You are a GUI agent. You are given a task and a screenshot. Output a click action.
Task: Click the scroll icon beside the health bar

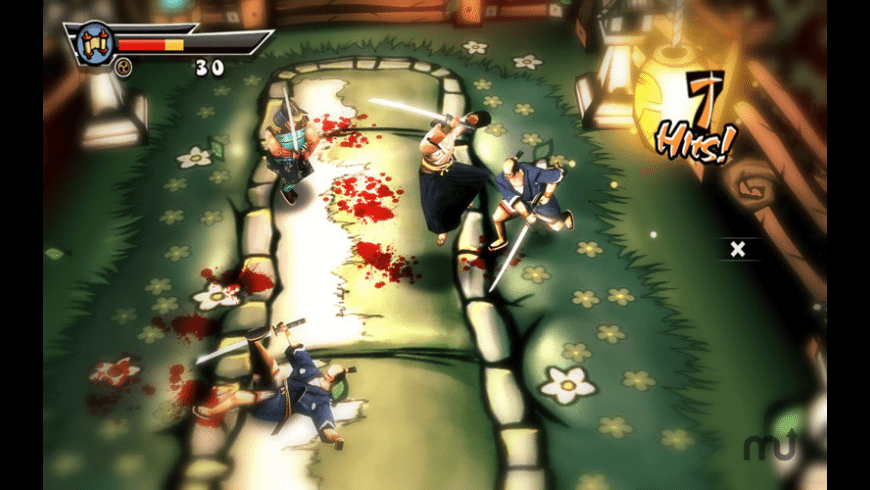click(95, 43)
